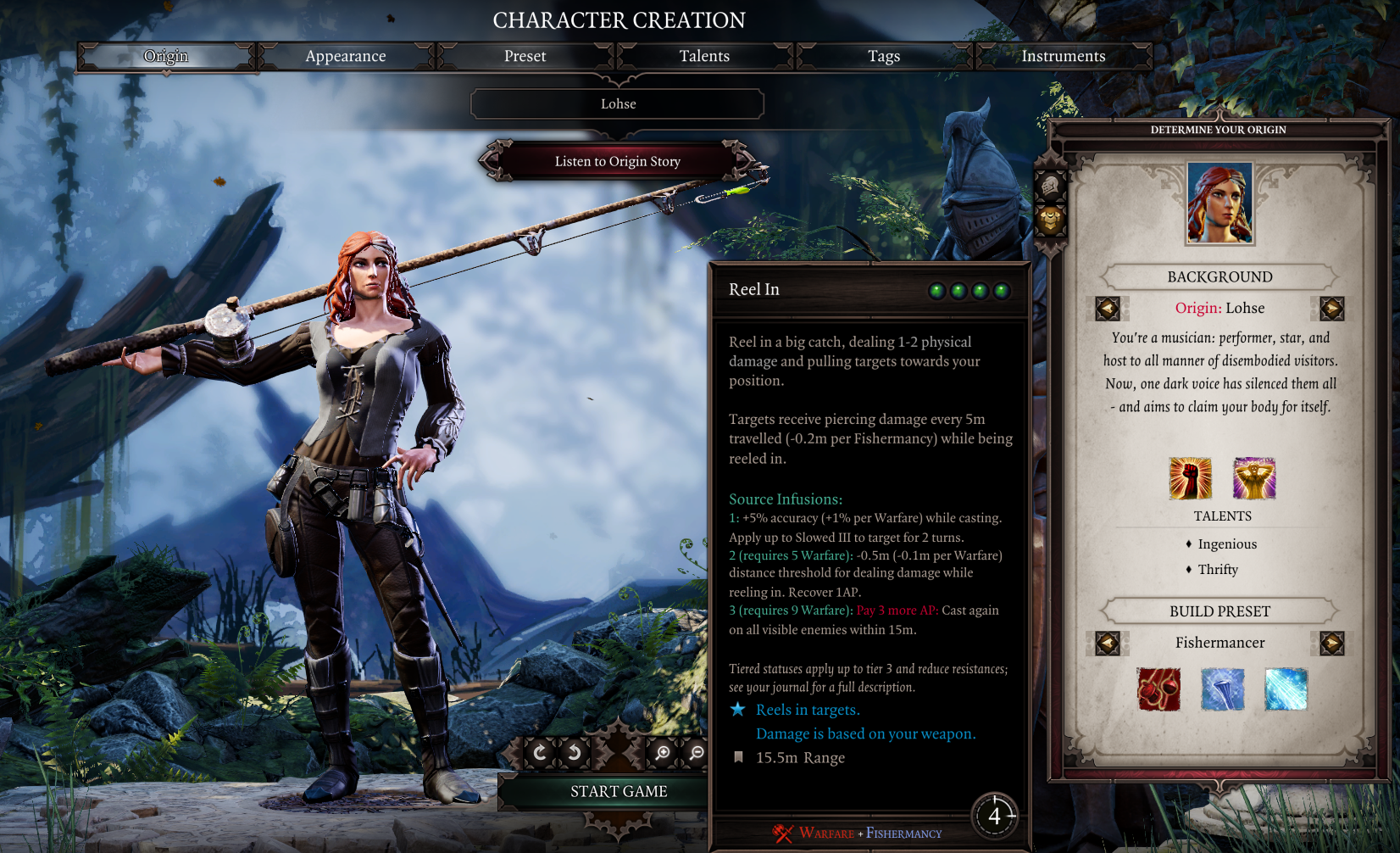Image resolution: width=1400 pixels, height=853 pixels.
Task: Select the icy teleport skill icon
Action: point(1285,689)
